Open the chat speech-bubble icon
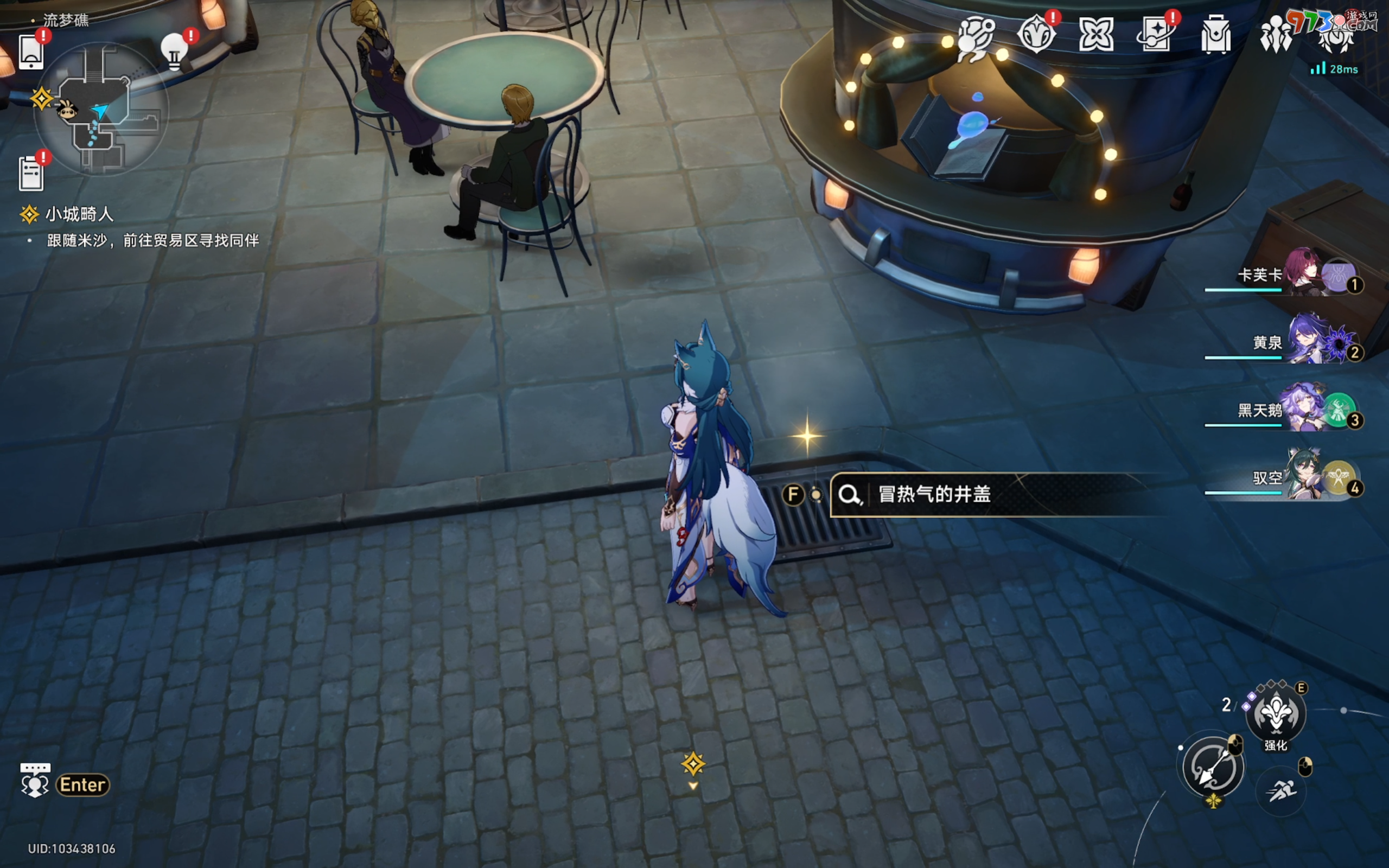Screen dimensions: 1389x868 [x=36, y=781]
